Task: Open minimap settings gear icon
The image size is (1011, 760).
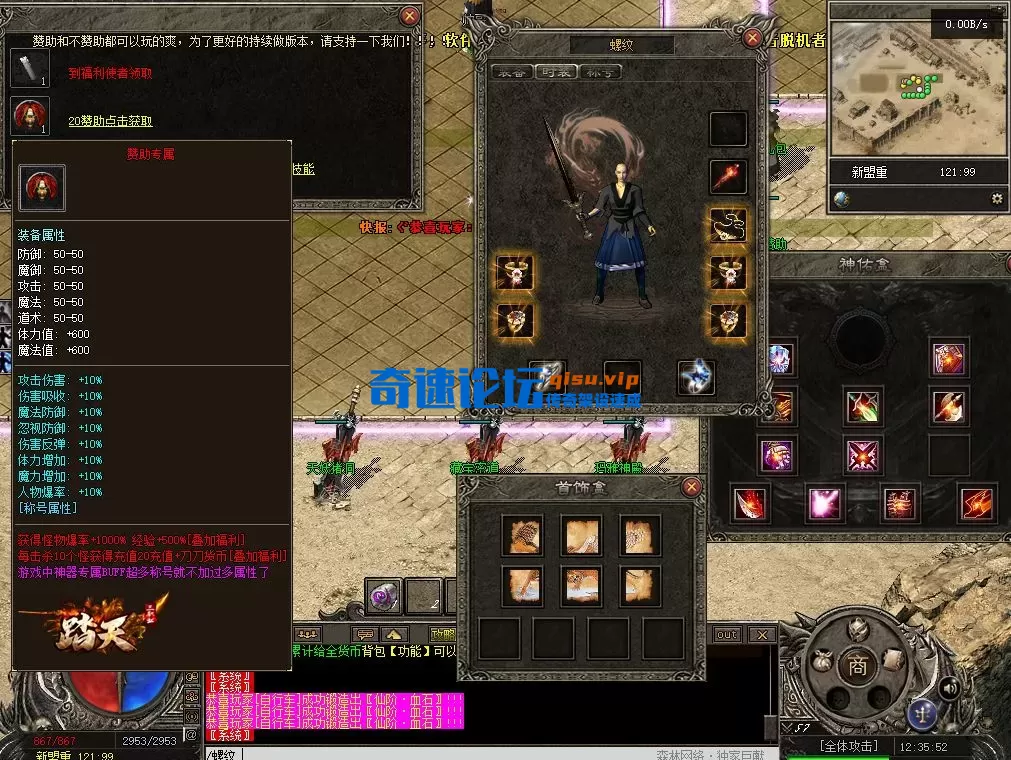Action: [x=996, y=199]
